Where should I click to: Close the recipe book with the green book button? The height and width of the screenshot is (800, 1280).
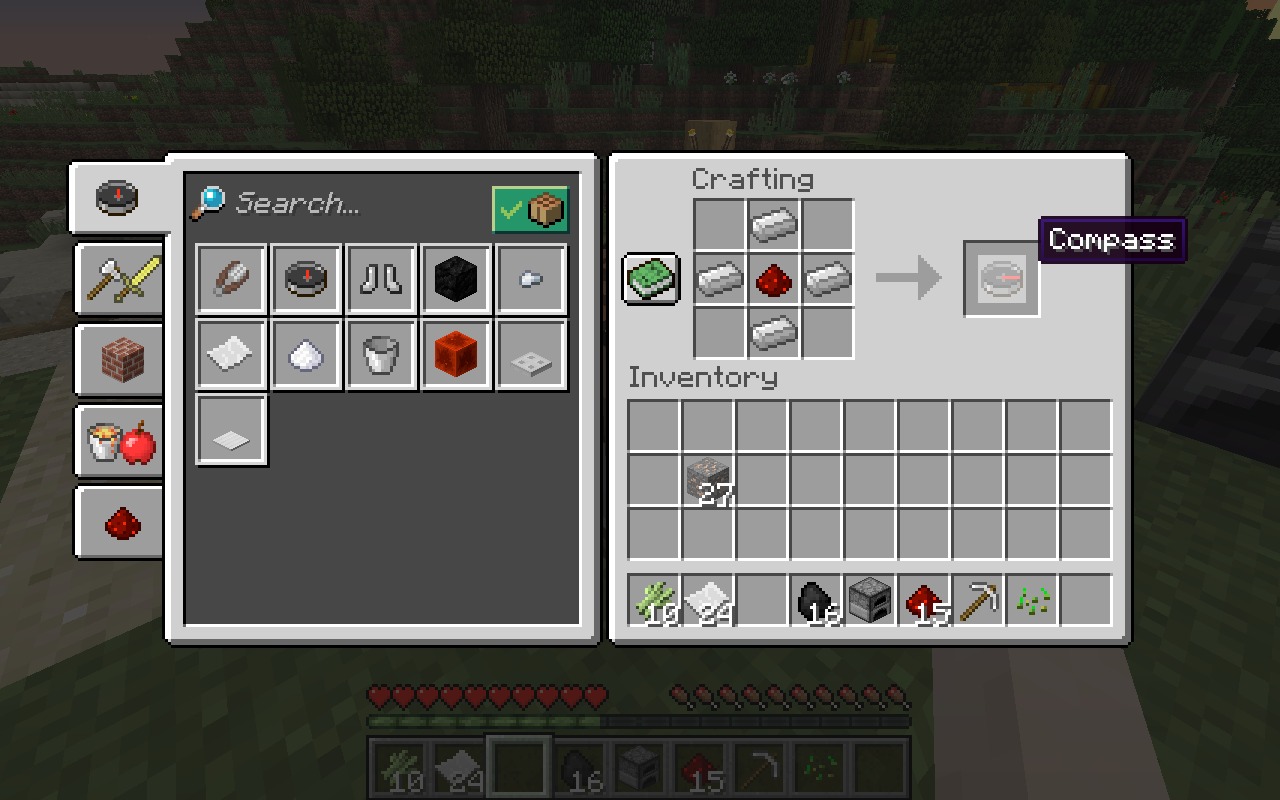(x=651, y=279)
